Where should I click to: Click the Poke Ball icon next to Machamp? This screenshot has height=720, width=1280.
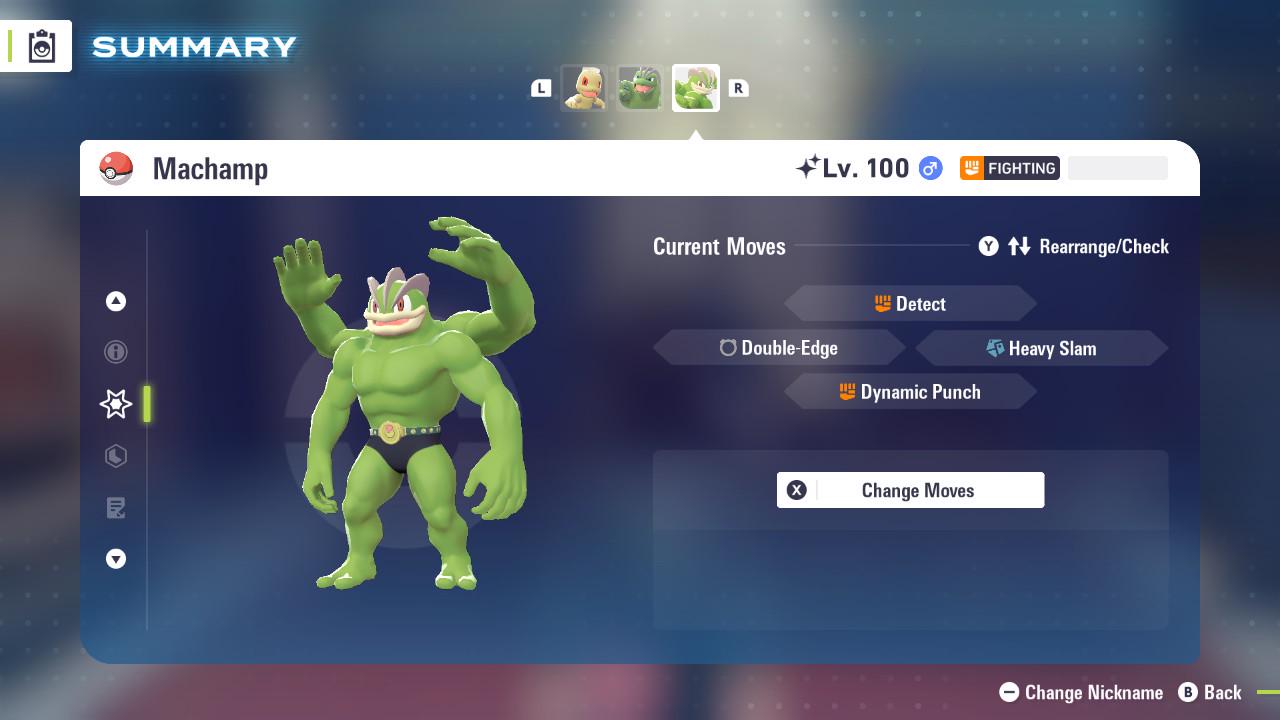[117, 168]
